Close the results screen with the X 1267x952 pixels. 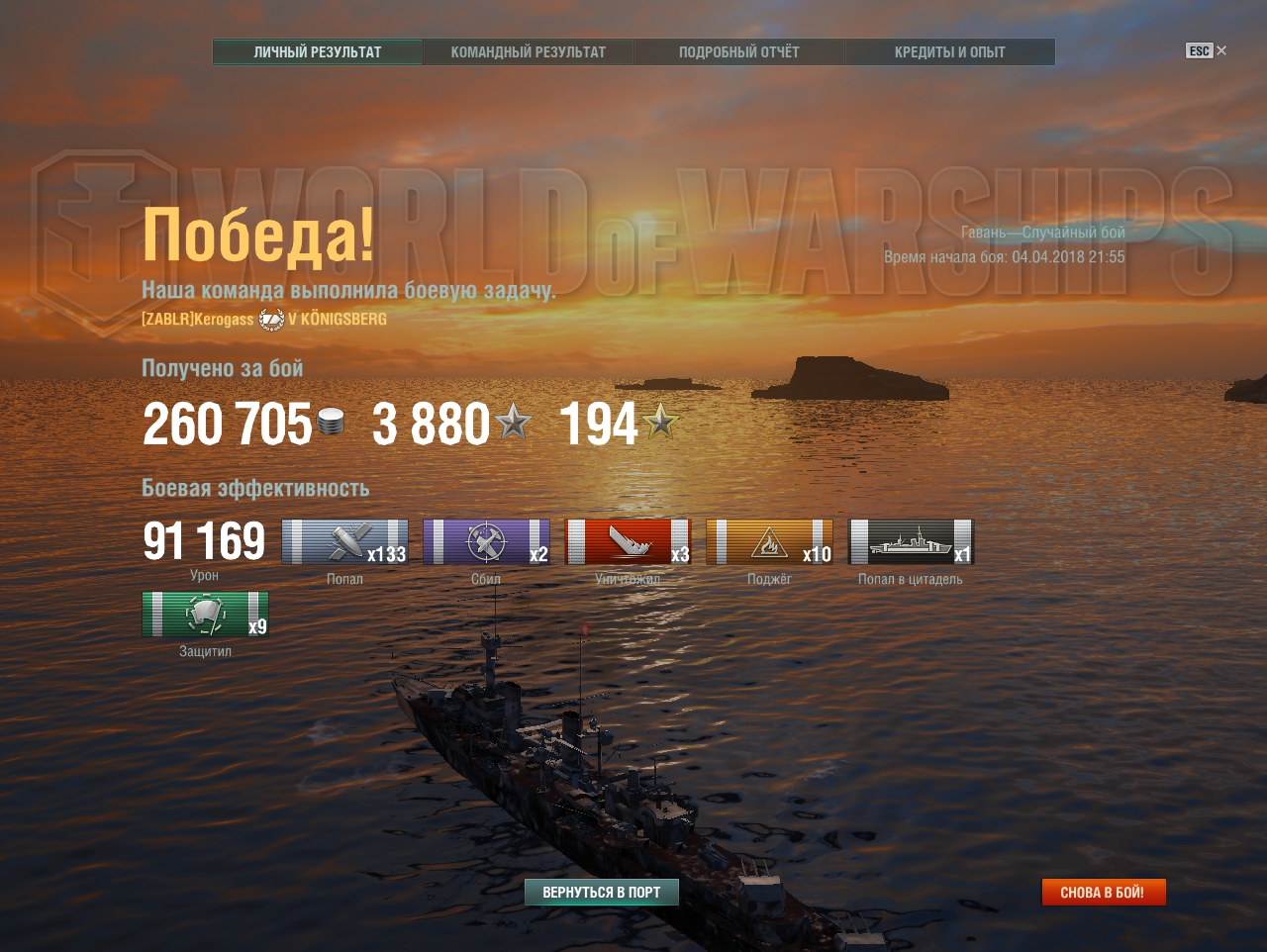pyautogui.click(x=1221, y=50)
